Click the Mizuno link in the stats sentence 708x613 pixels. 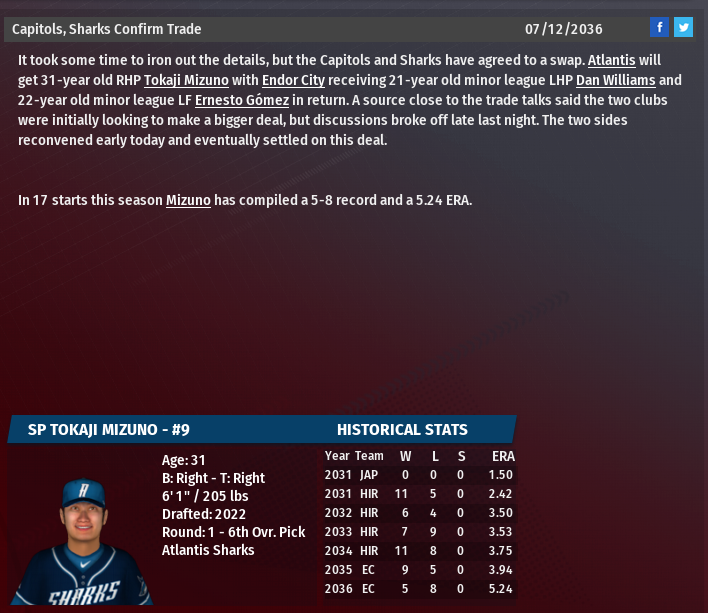tap(188, 200)
